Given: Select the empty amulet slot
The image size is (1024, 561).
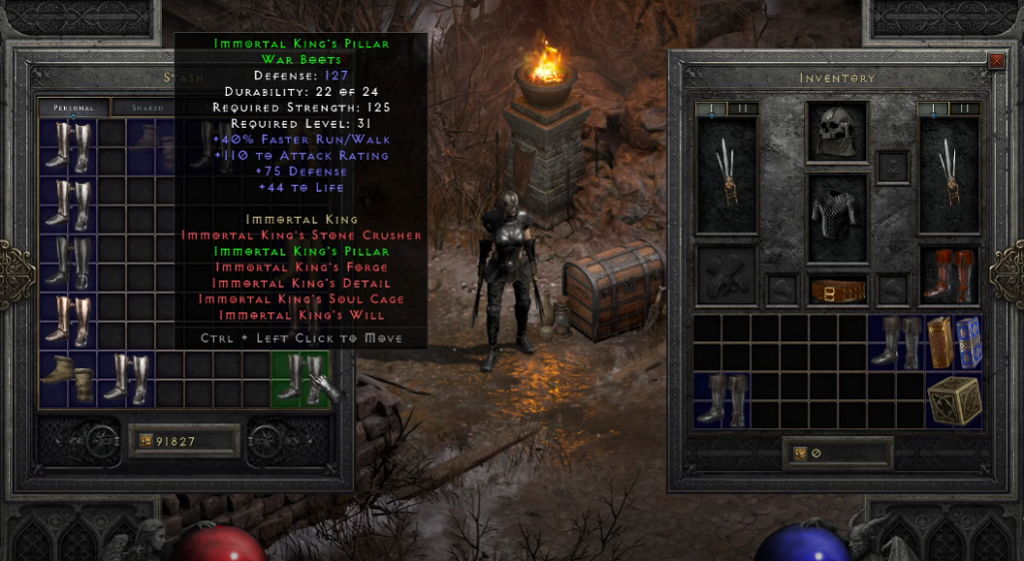Looking at the screenshot, I should click(892, 166).
